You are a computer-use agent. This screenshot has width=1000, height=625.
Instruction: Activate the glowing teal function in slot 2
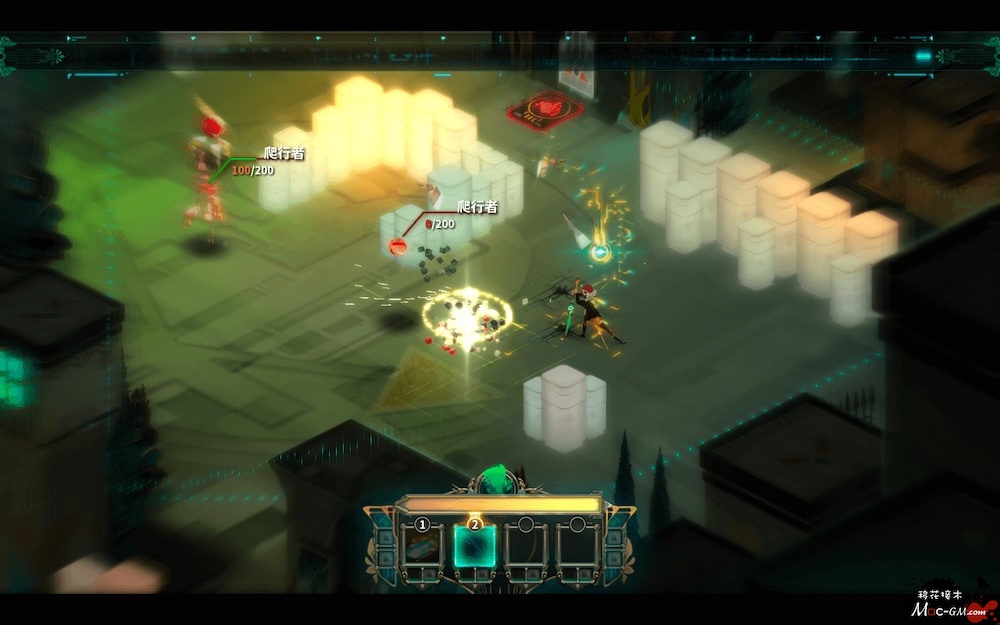tap(474, 548)
